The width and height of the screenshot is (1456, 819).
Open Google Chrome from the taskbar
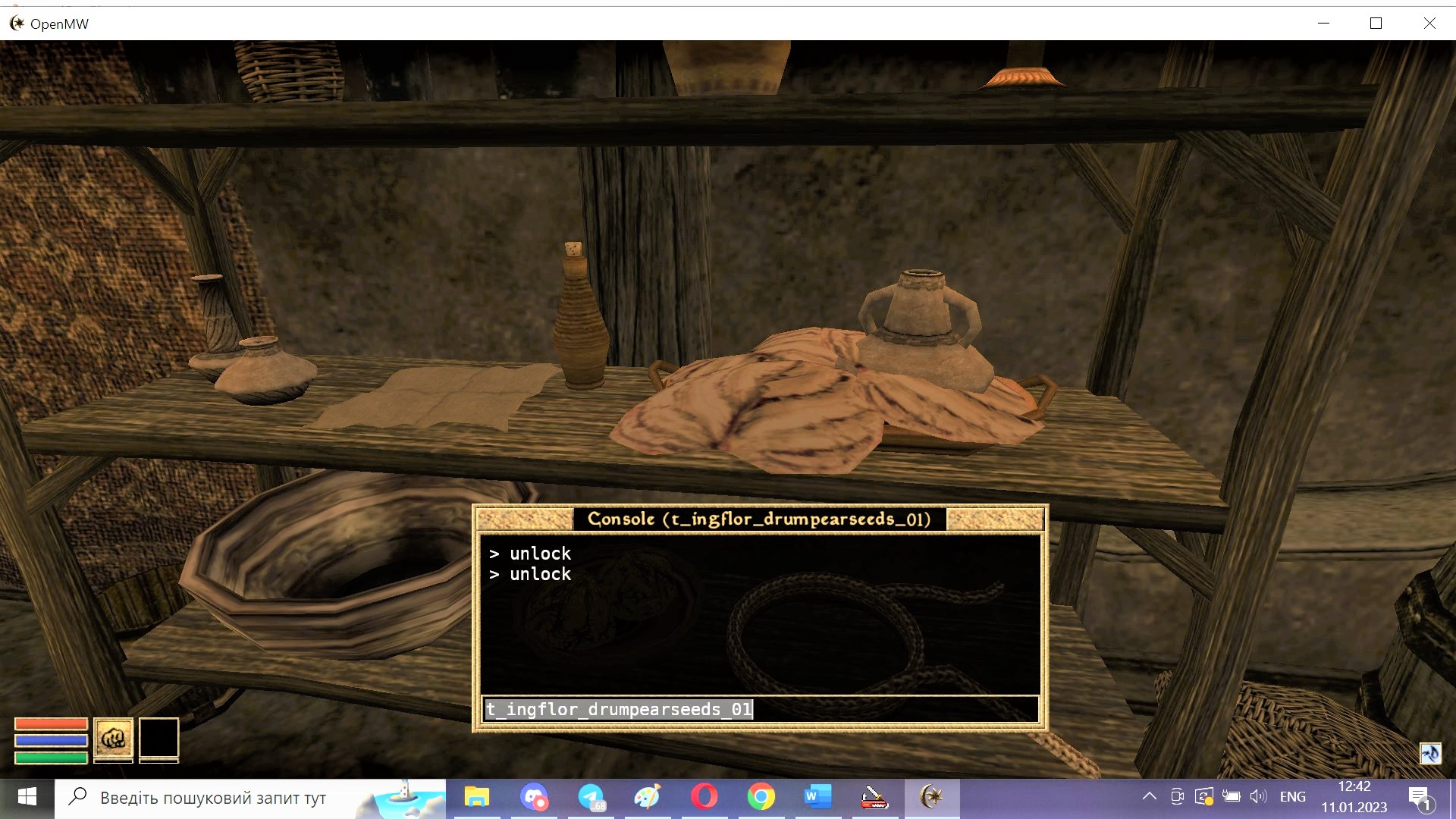click(x=761, y=797)
